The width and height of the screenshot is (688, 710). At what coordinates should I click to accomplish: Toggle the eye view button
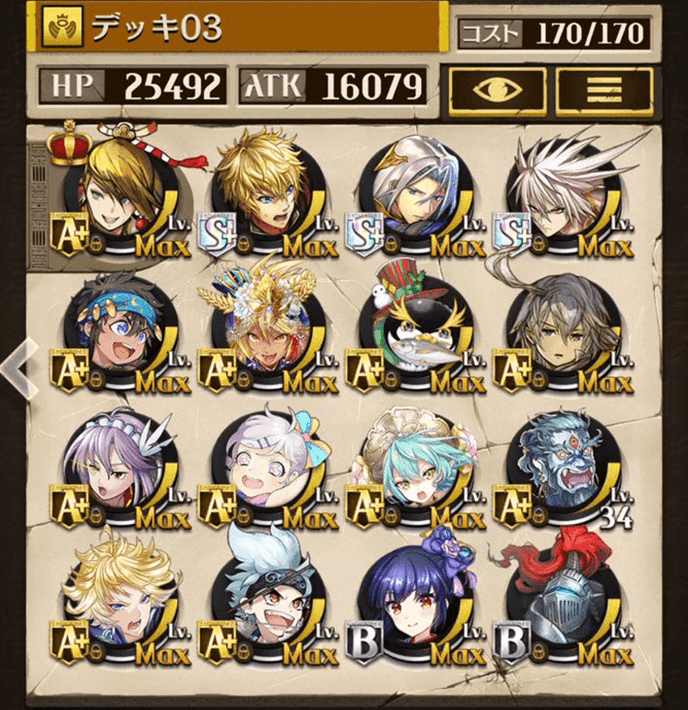point(498,90)
